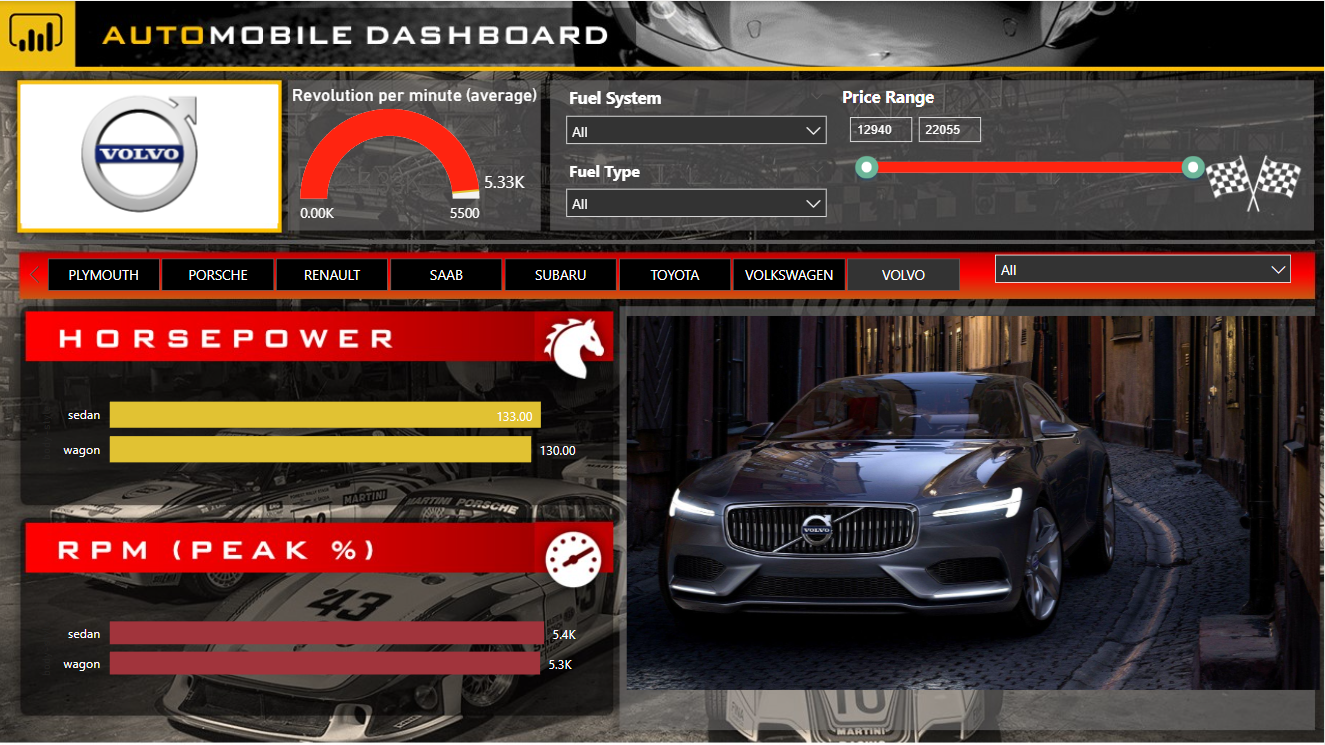Open the Fuel System dropdown

click(696, 129)
